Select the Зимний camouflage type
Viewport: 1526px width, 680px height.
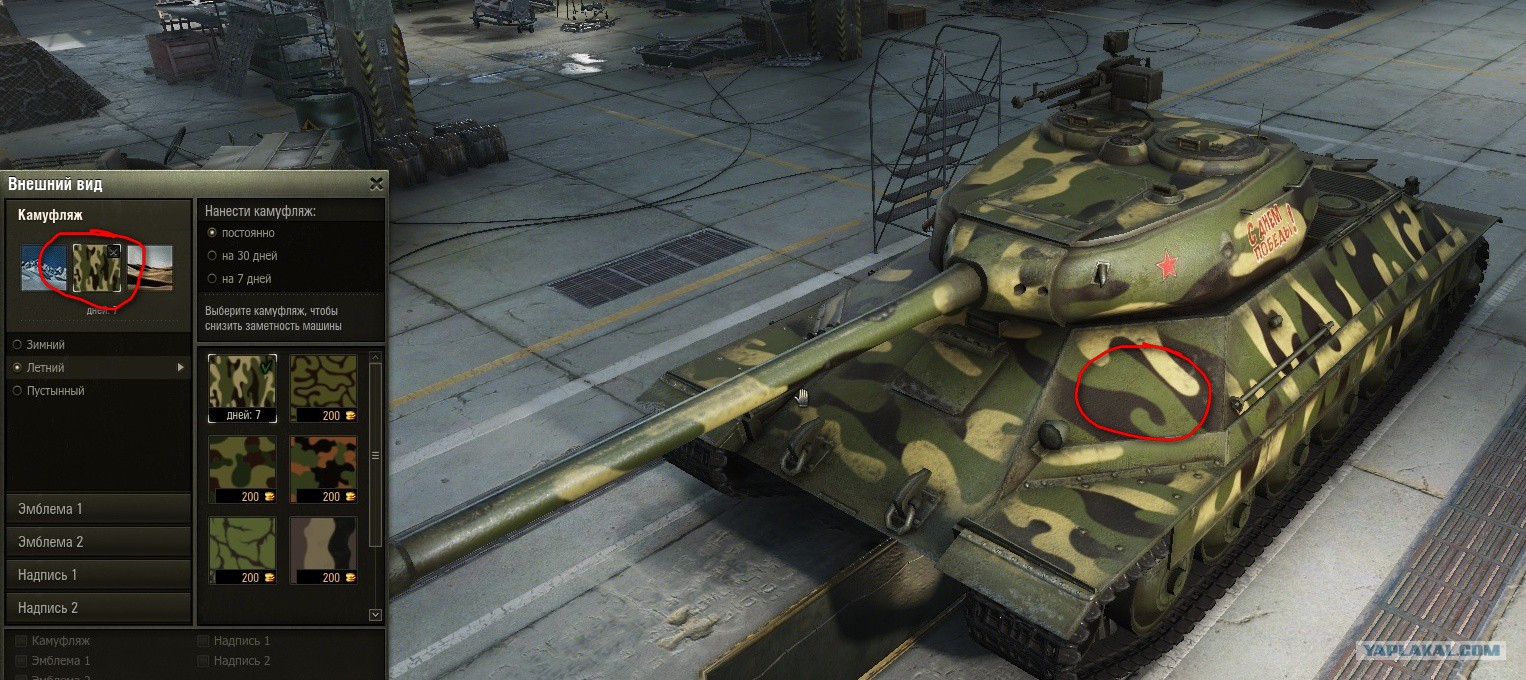(x=17, y=345)
